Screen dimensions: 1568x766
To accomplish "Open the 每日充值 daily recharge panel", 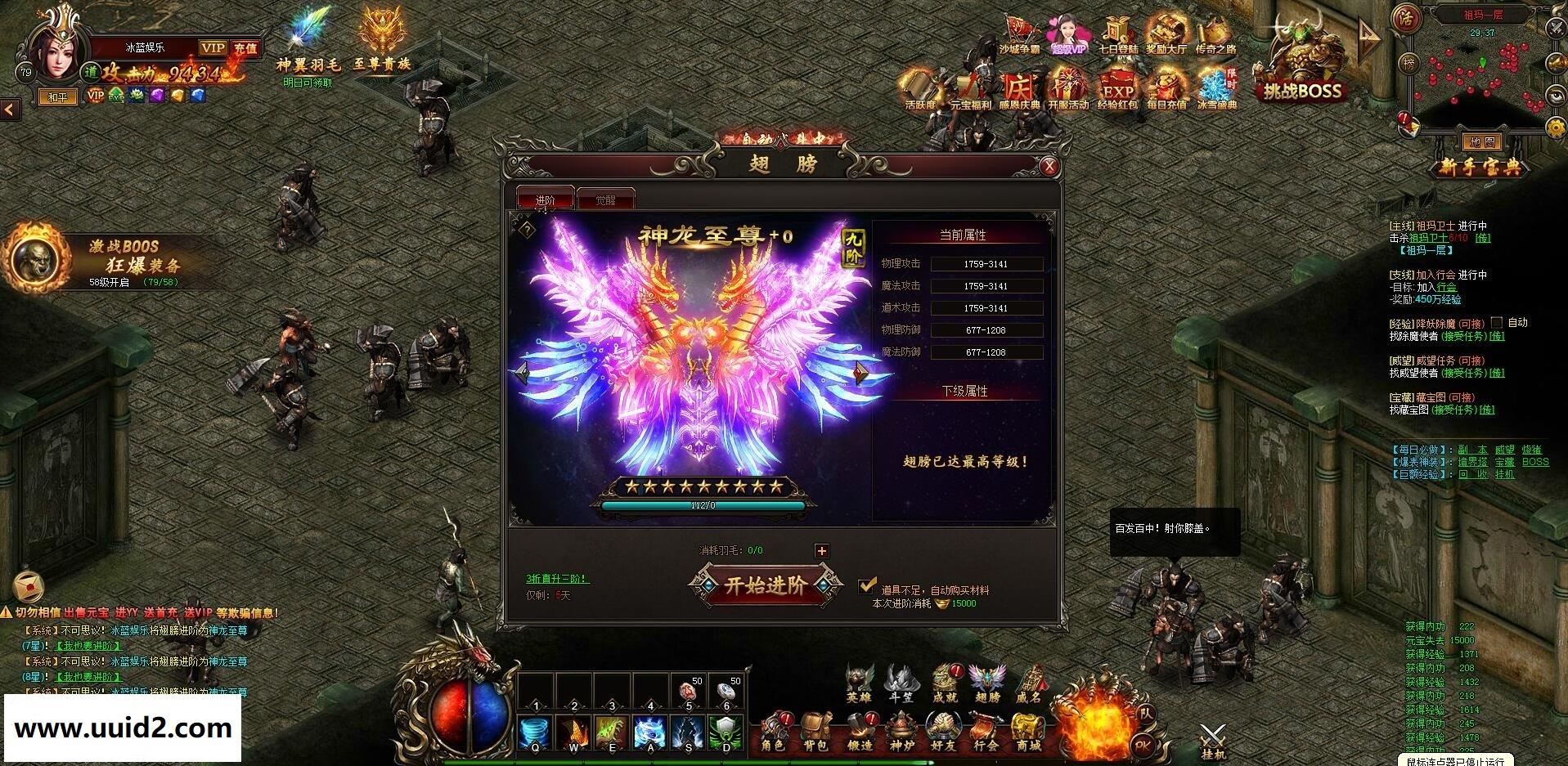I will [1166, 84].
